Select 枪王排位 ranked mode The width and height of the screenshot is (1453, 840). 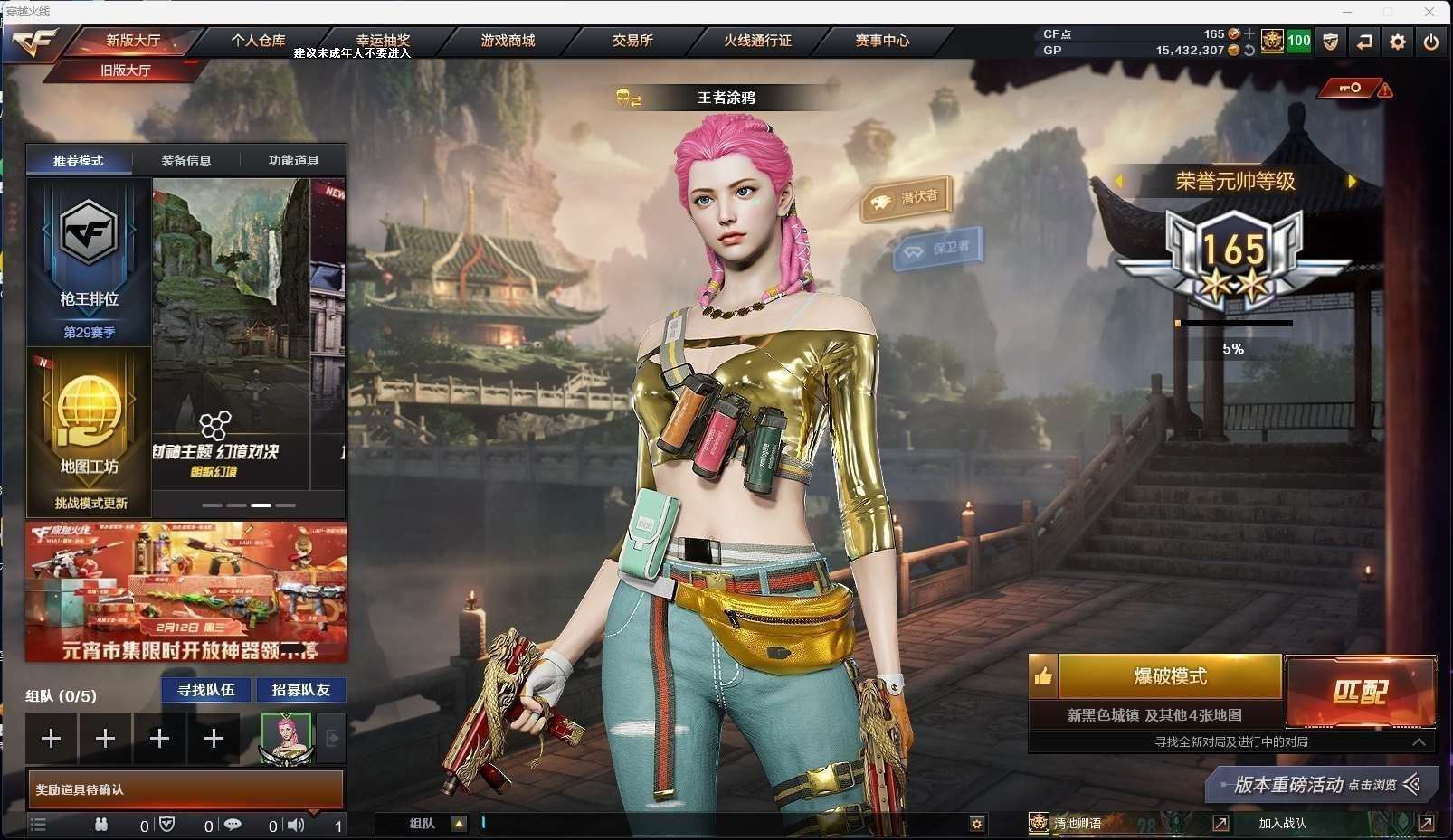(89, 261)
